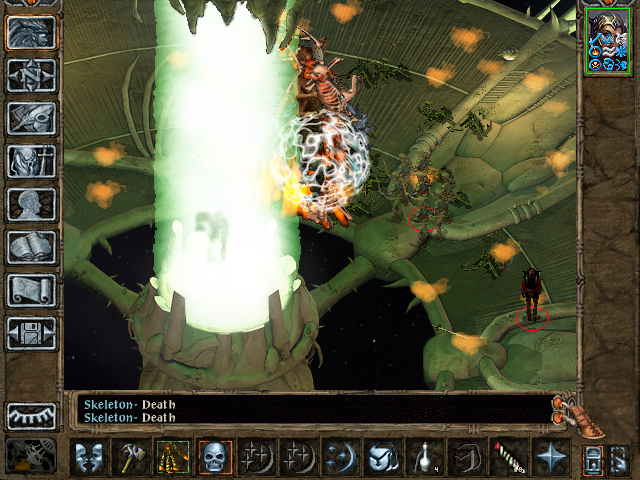Screen dimensions: 640x480
Task: Open the four-pointed star abilities button
Action: 550,457
